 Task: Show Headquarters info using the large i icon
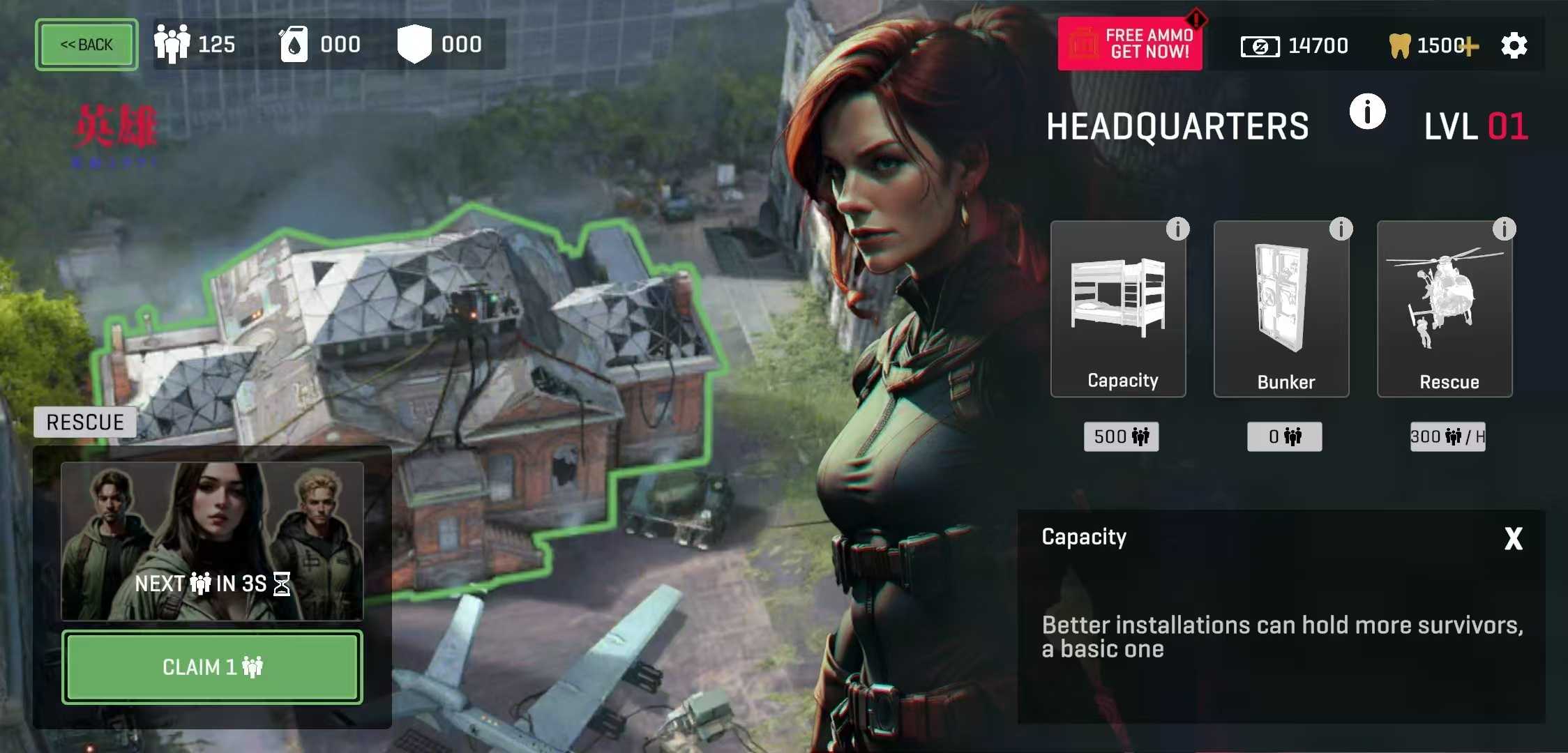pyautogui.click(x=1367, y=112)
